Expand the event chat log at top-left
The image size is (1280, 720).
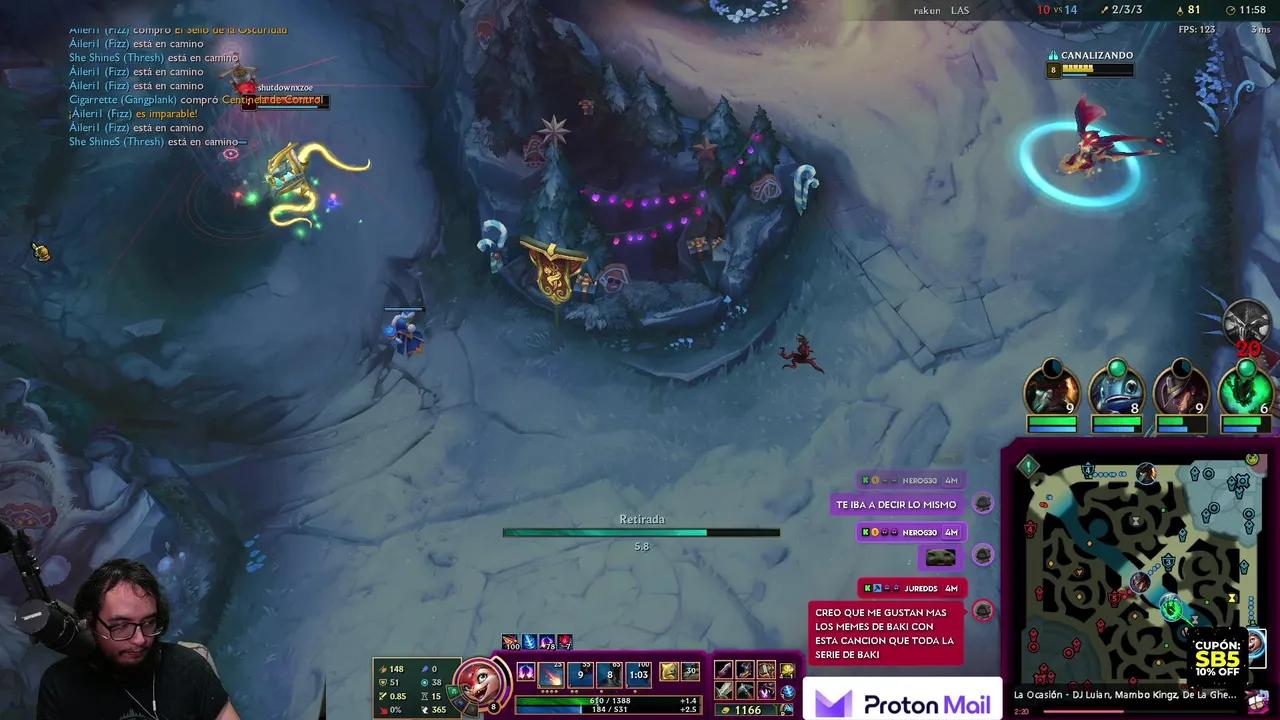[150, 85]
